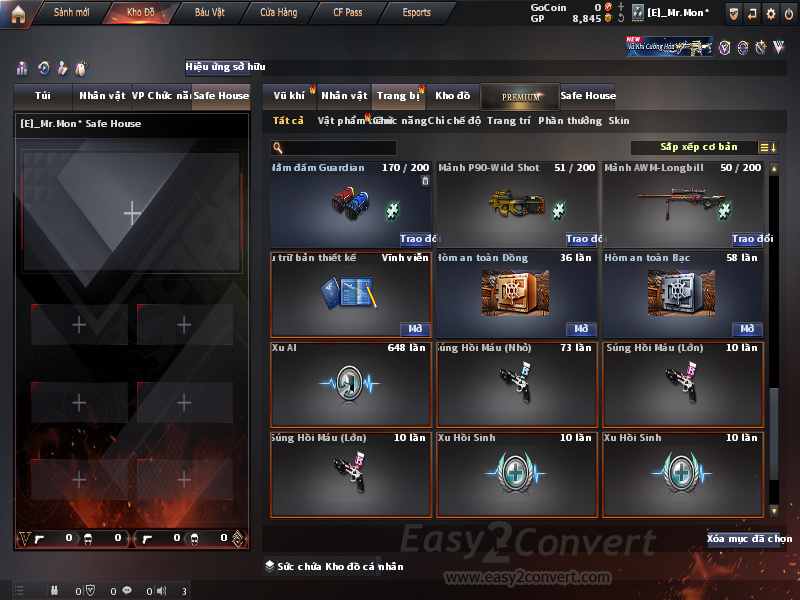The height and width of the screenshot is (600, 800).
Task: Open the Túi tab in left panel
Action: 43,96
